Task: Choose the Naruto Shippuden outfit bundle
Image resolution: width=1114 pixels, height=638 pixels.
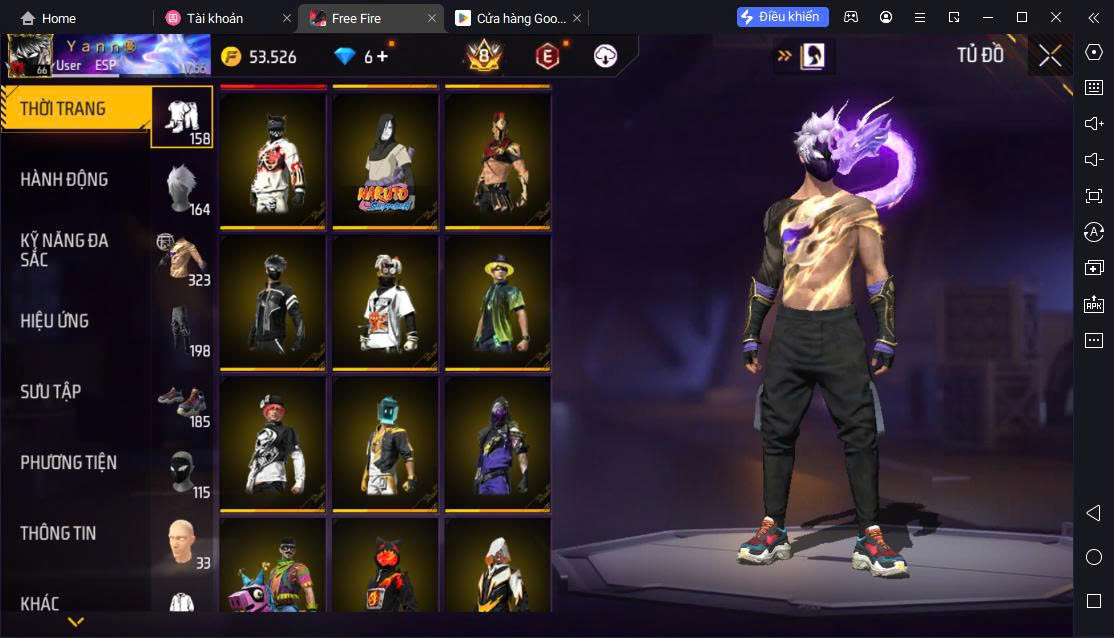Action: [385, 160]
